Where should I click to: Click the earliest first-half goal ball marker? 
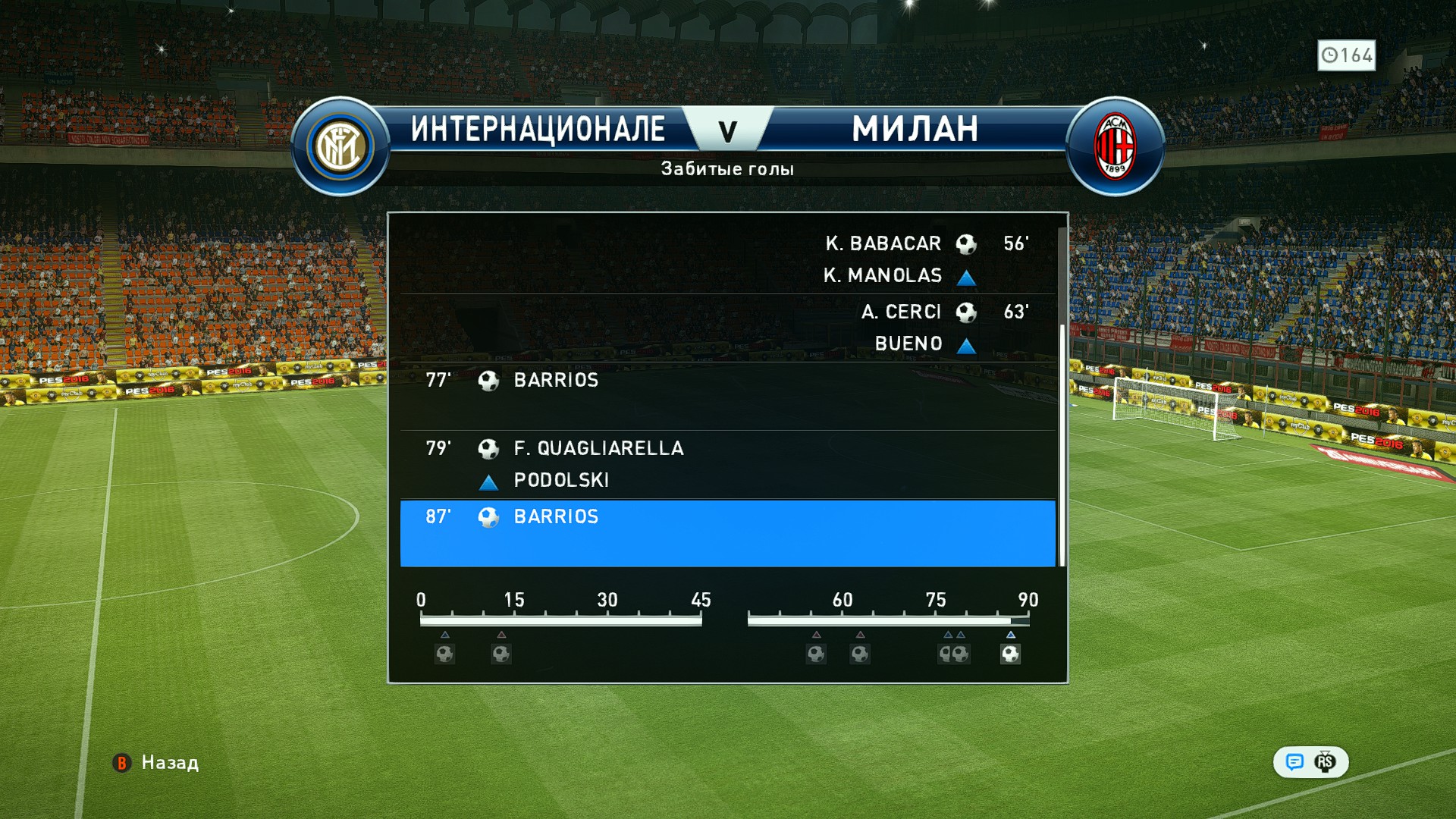[445, 654]
